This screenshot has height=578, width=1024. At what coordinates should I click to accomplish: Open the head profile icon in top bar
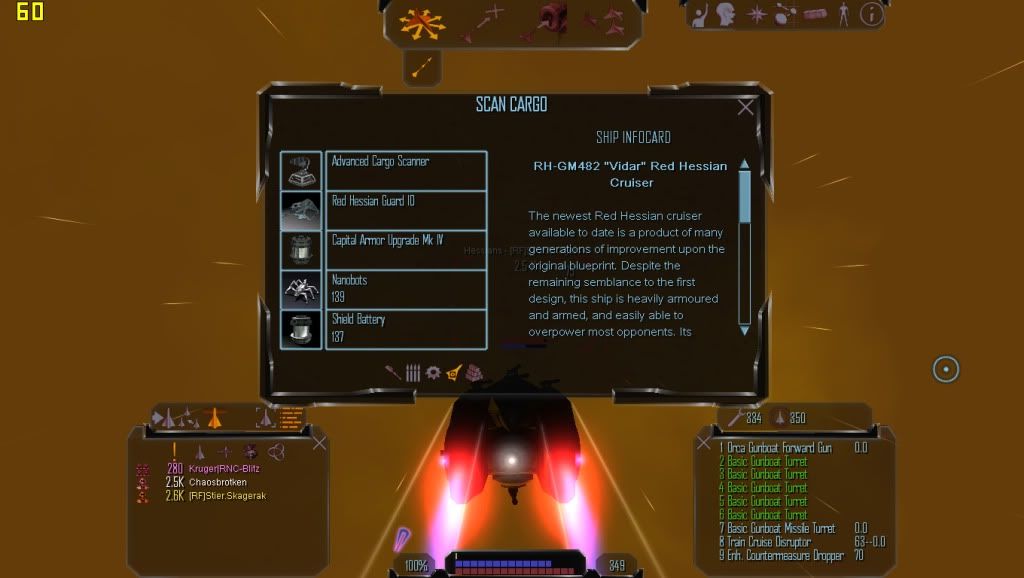[725, 14]
